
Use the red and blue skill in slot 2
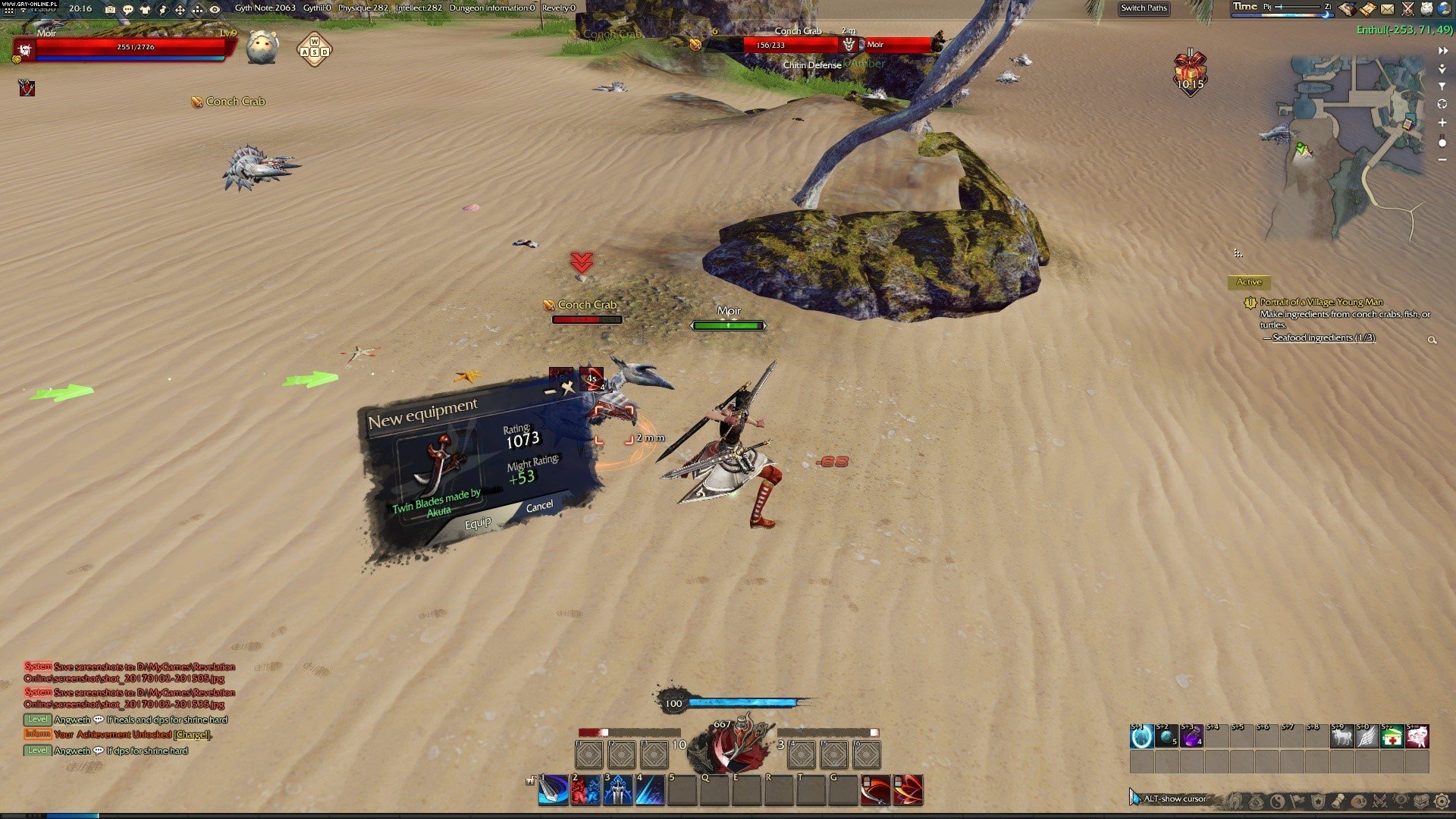coord(585,790)
